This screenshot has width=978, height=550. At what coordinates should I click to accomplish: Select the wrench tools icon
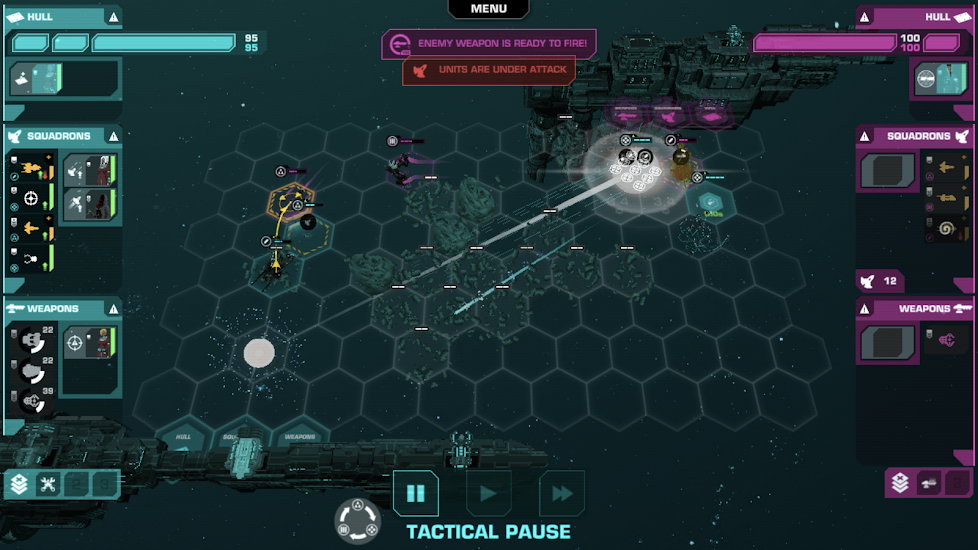click(48, 485)
